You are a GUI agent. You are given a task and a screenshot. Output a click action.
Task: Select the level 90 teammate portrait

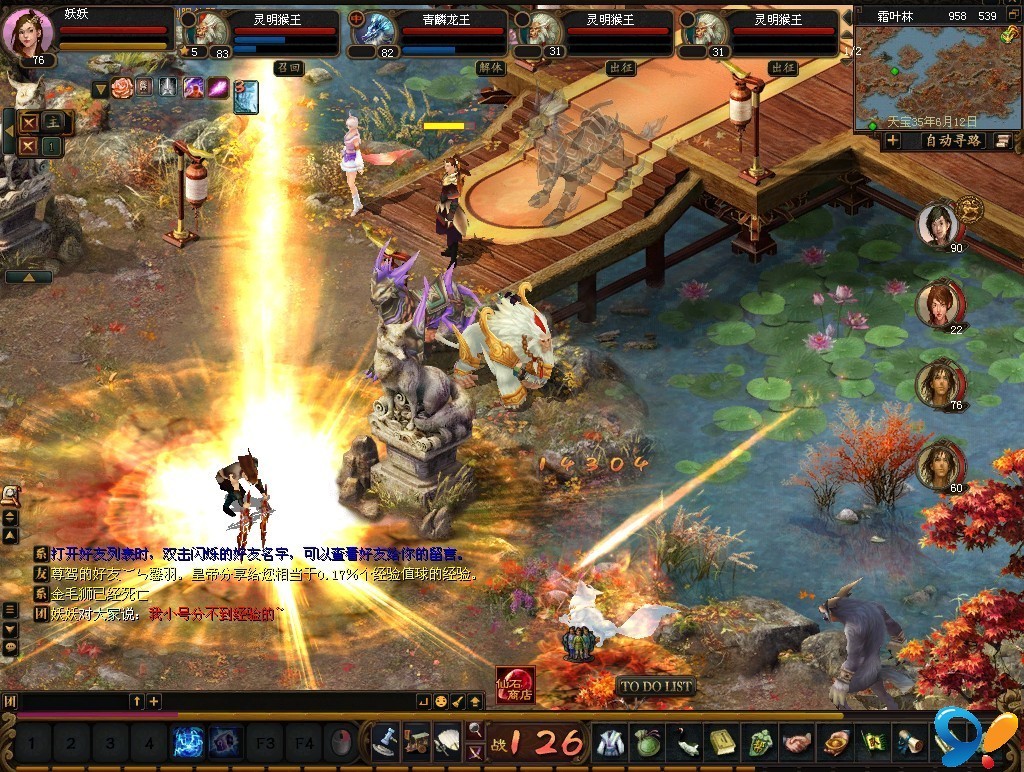pos(939,226)
